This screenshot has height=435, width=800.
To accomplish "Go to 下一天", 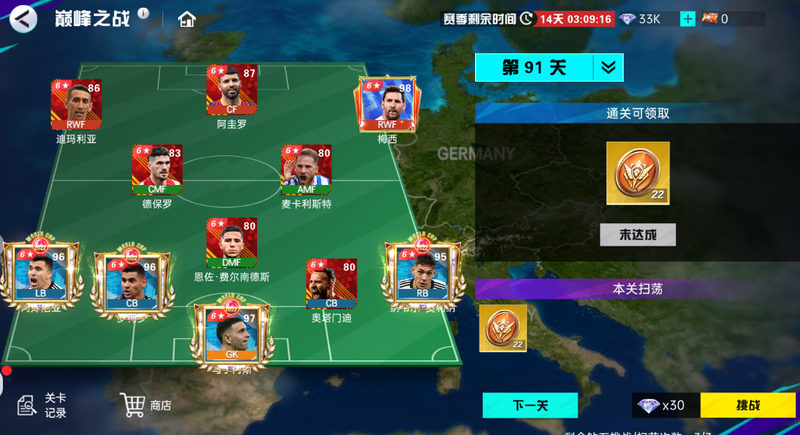I will 530,405.
